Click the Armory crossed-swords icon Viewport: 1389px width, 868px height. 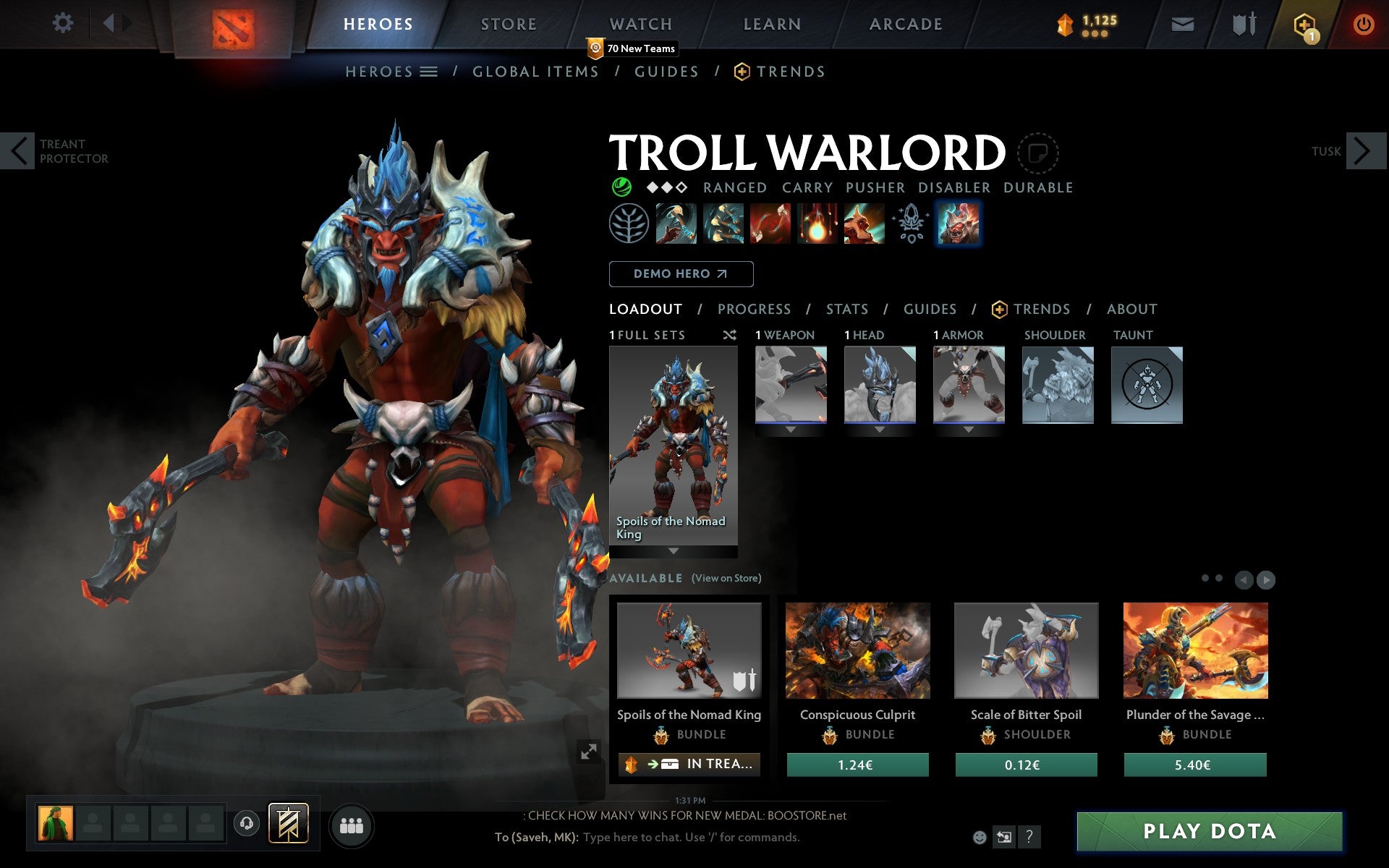pyautogui.click(x=1242, y=23)
